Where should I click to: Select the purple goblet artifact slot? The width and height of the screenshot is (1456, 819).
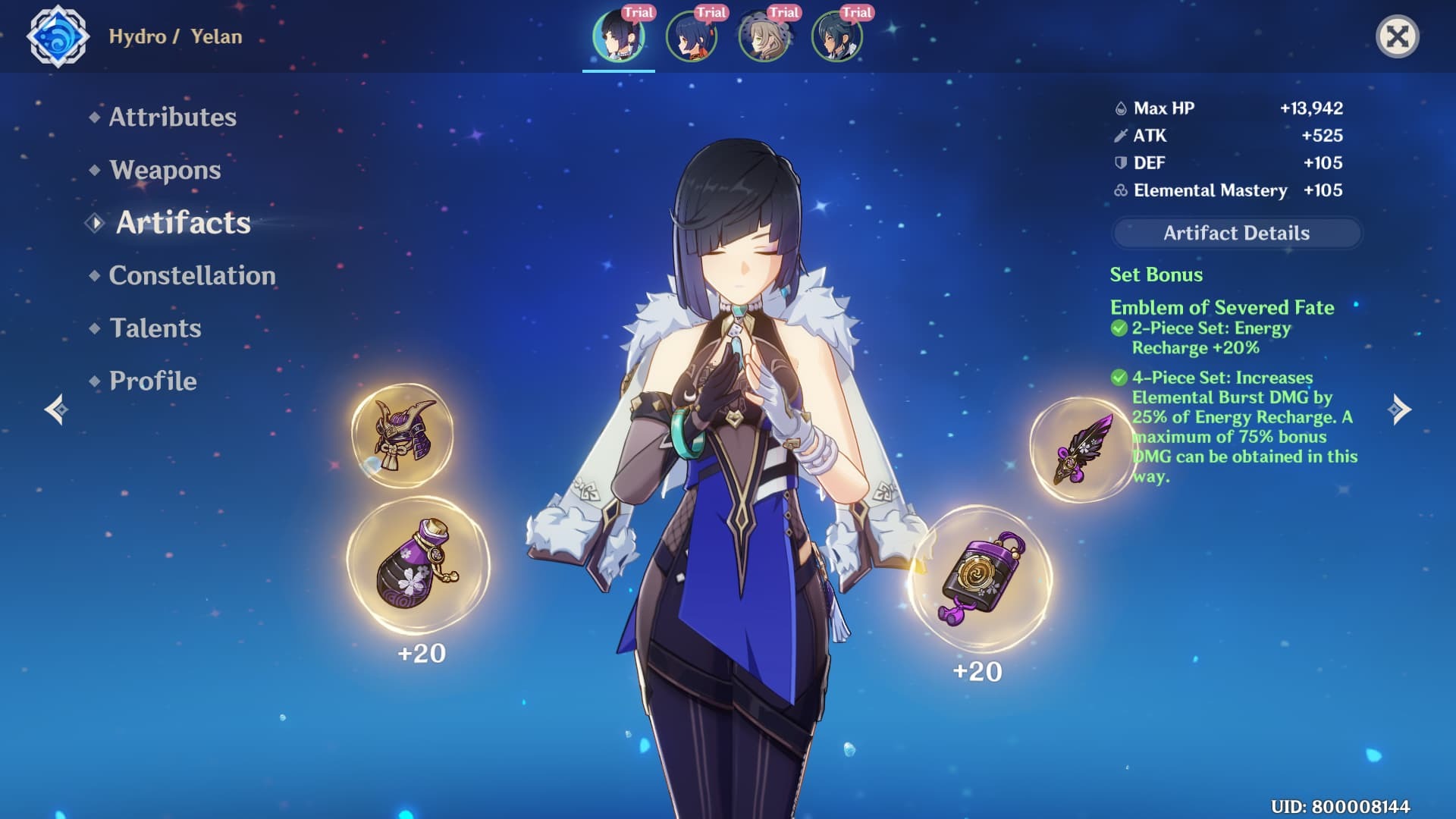point(418,566)
